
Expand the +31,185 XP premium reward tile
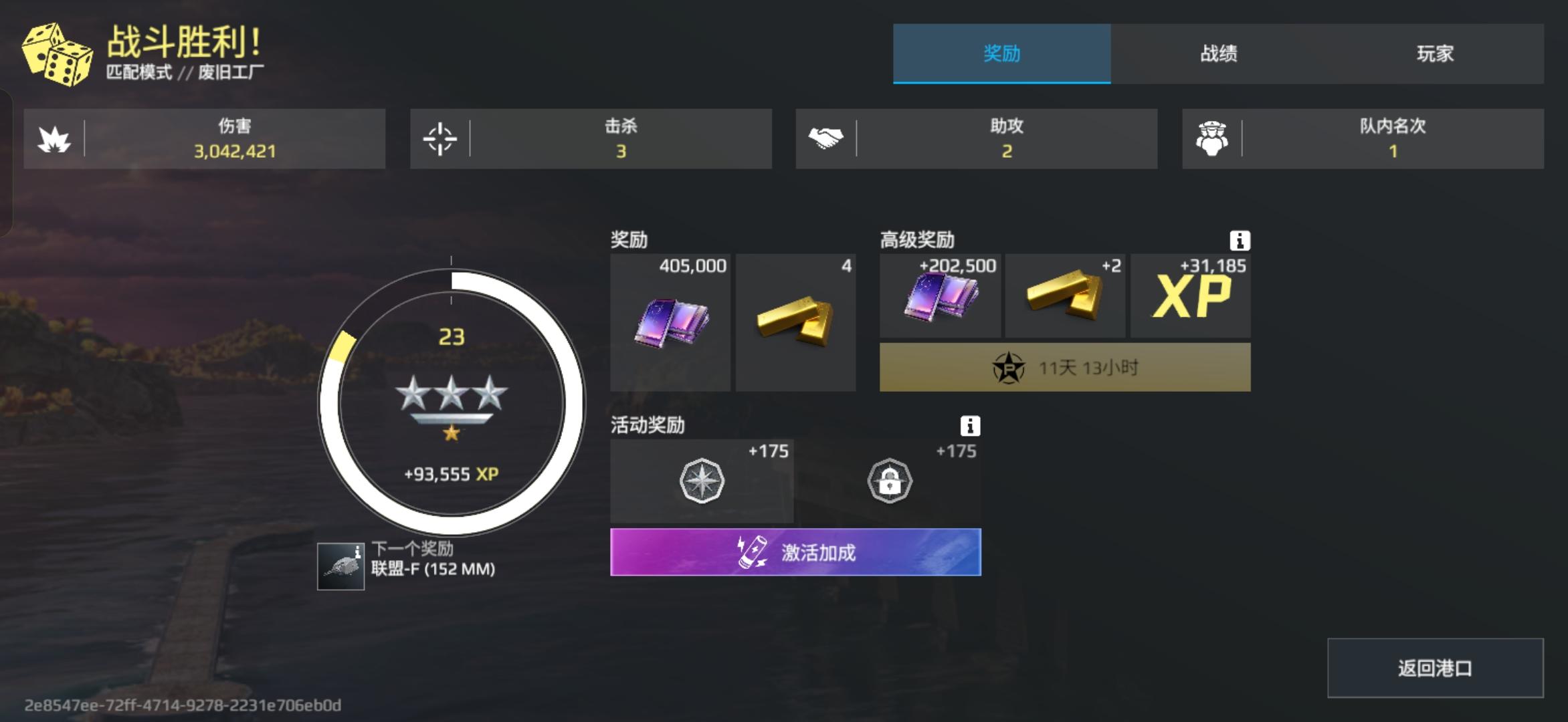click(x=1191, y=294)
